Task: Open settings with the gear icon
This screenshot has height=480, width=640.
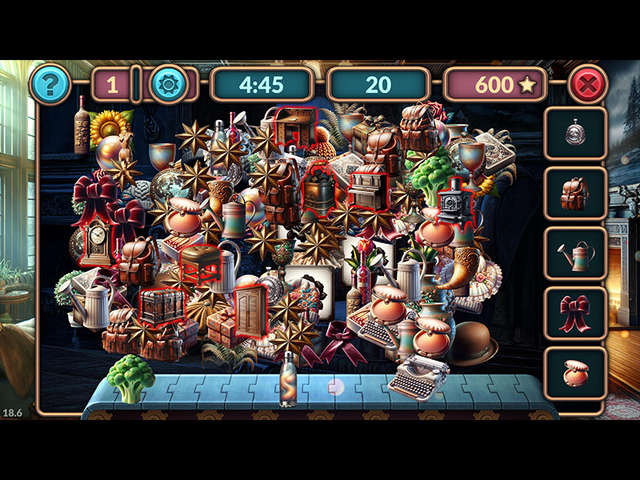Action: (x=168, y=84)
